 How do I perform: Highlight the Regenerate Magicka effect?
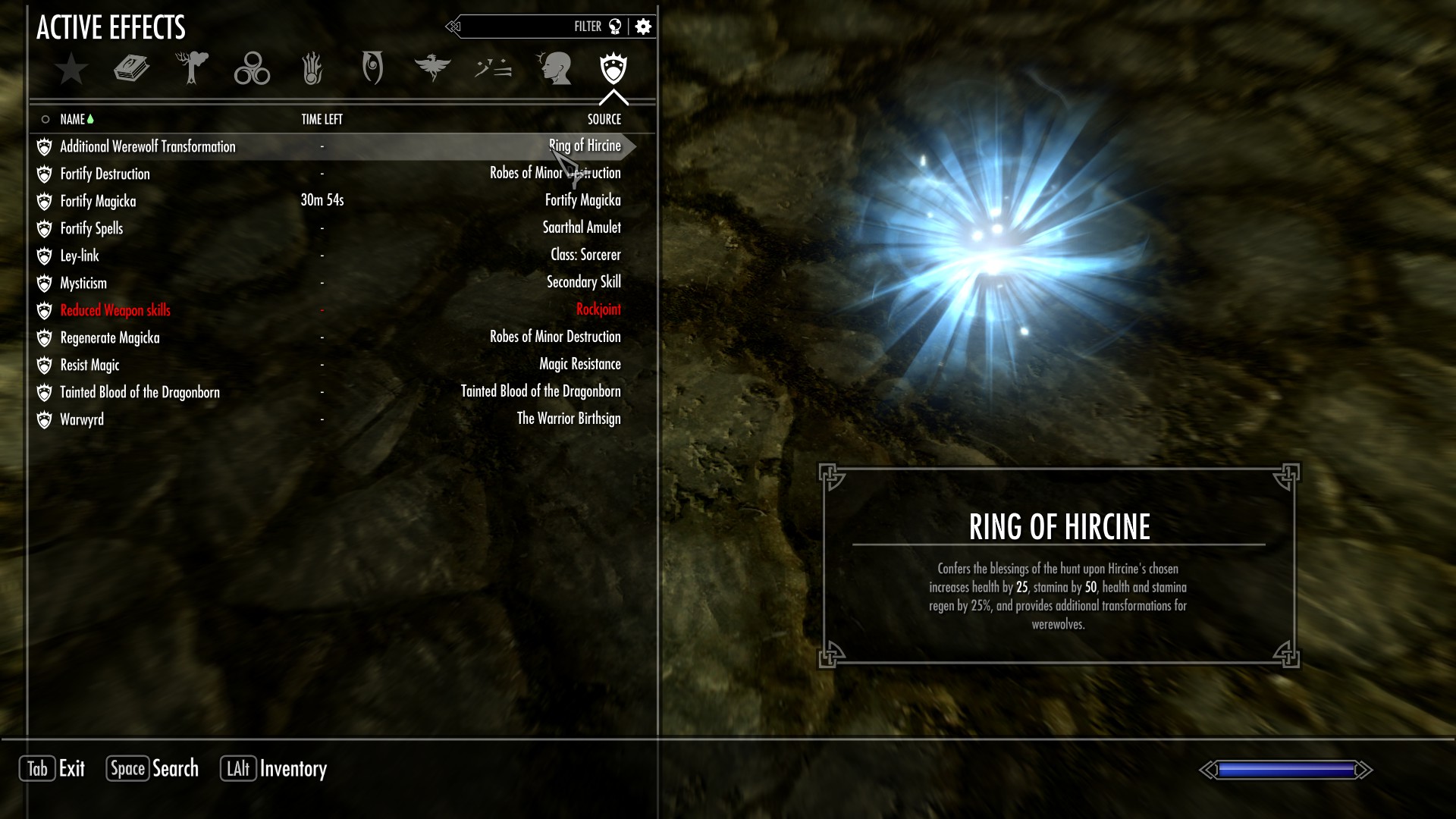click(x=110, y=337)
